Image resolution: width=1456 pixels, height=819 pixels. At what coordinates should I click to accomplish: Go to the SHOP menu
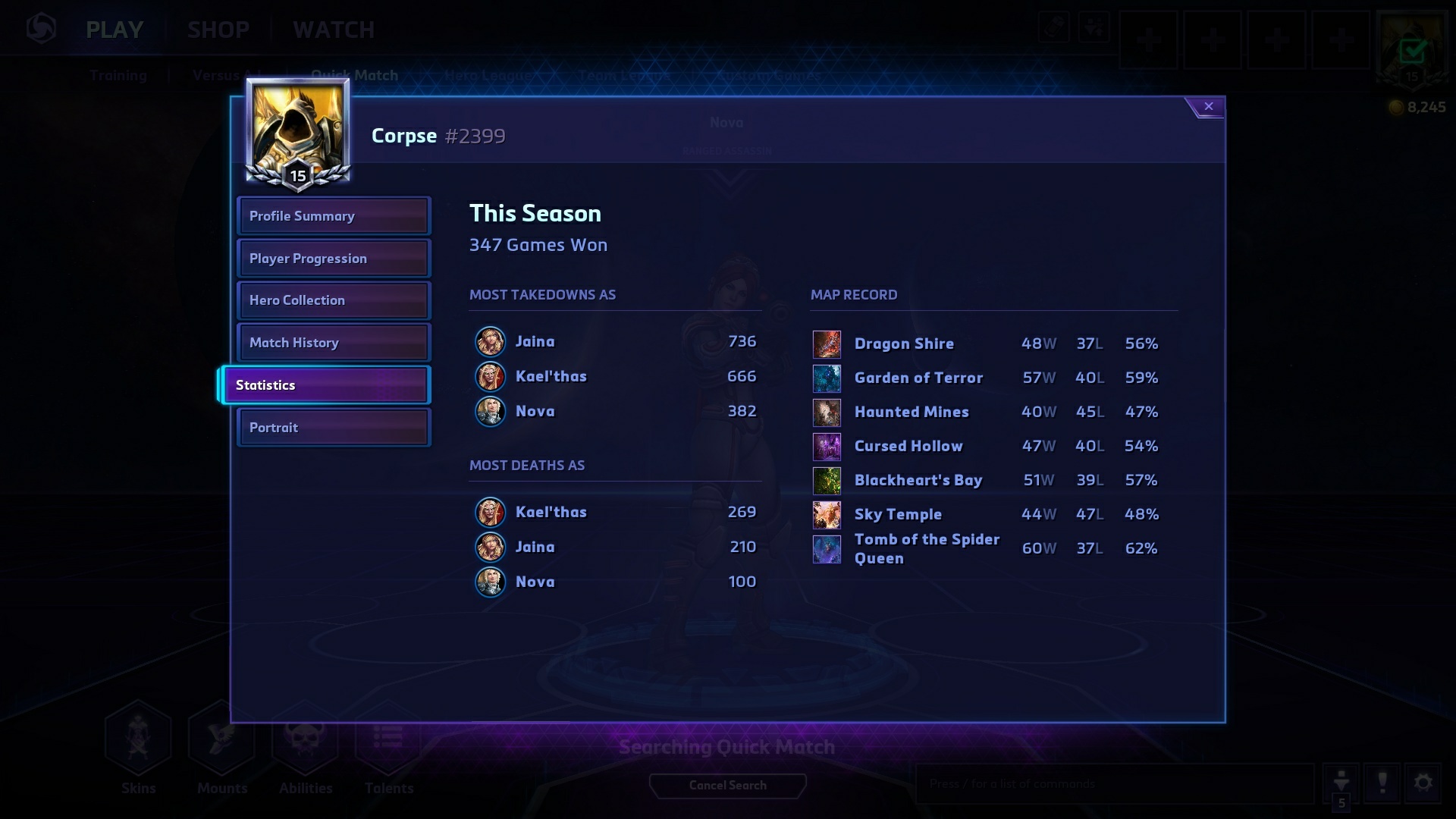218,30
